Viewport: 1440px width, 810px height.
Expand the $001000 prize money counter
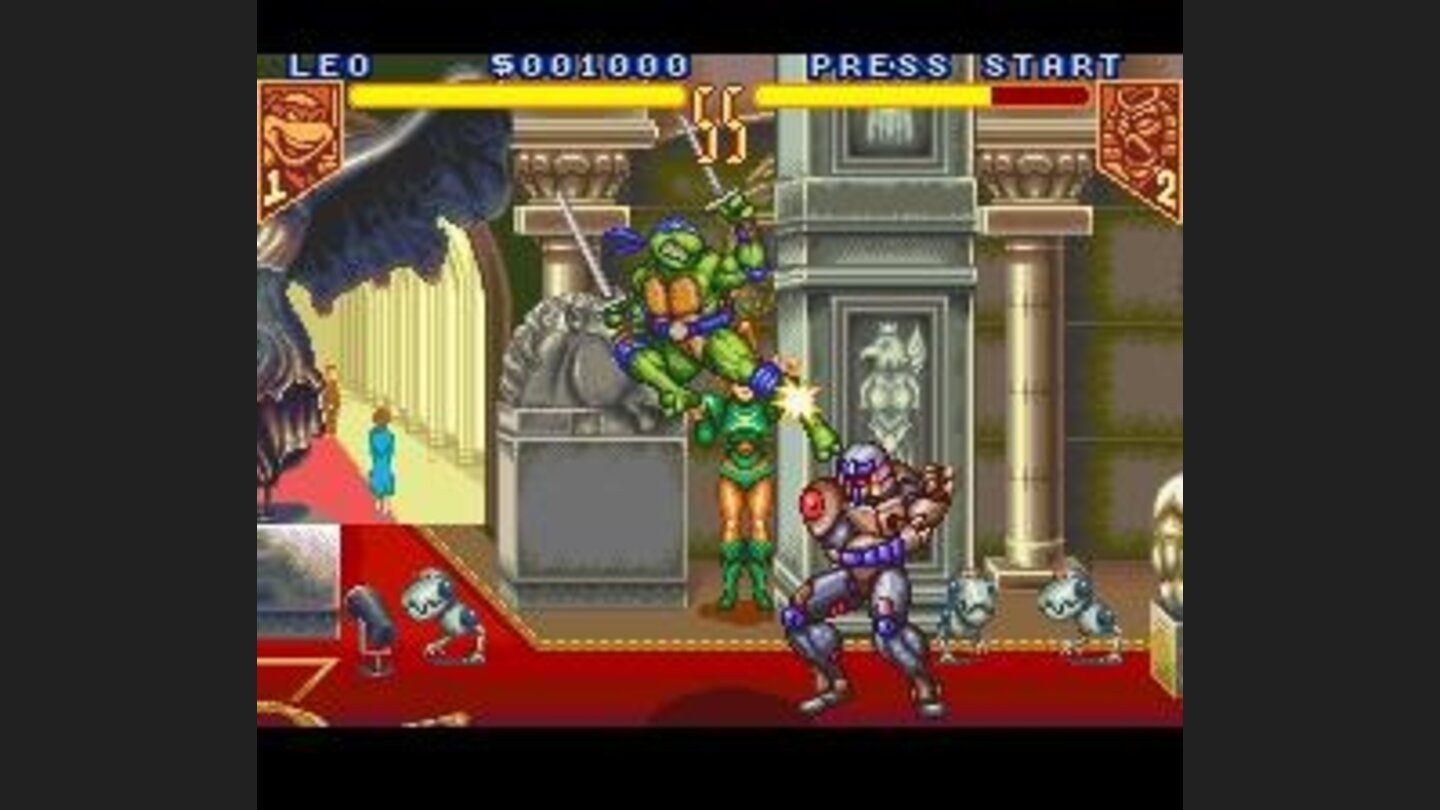[601, 62]
